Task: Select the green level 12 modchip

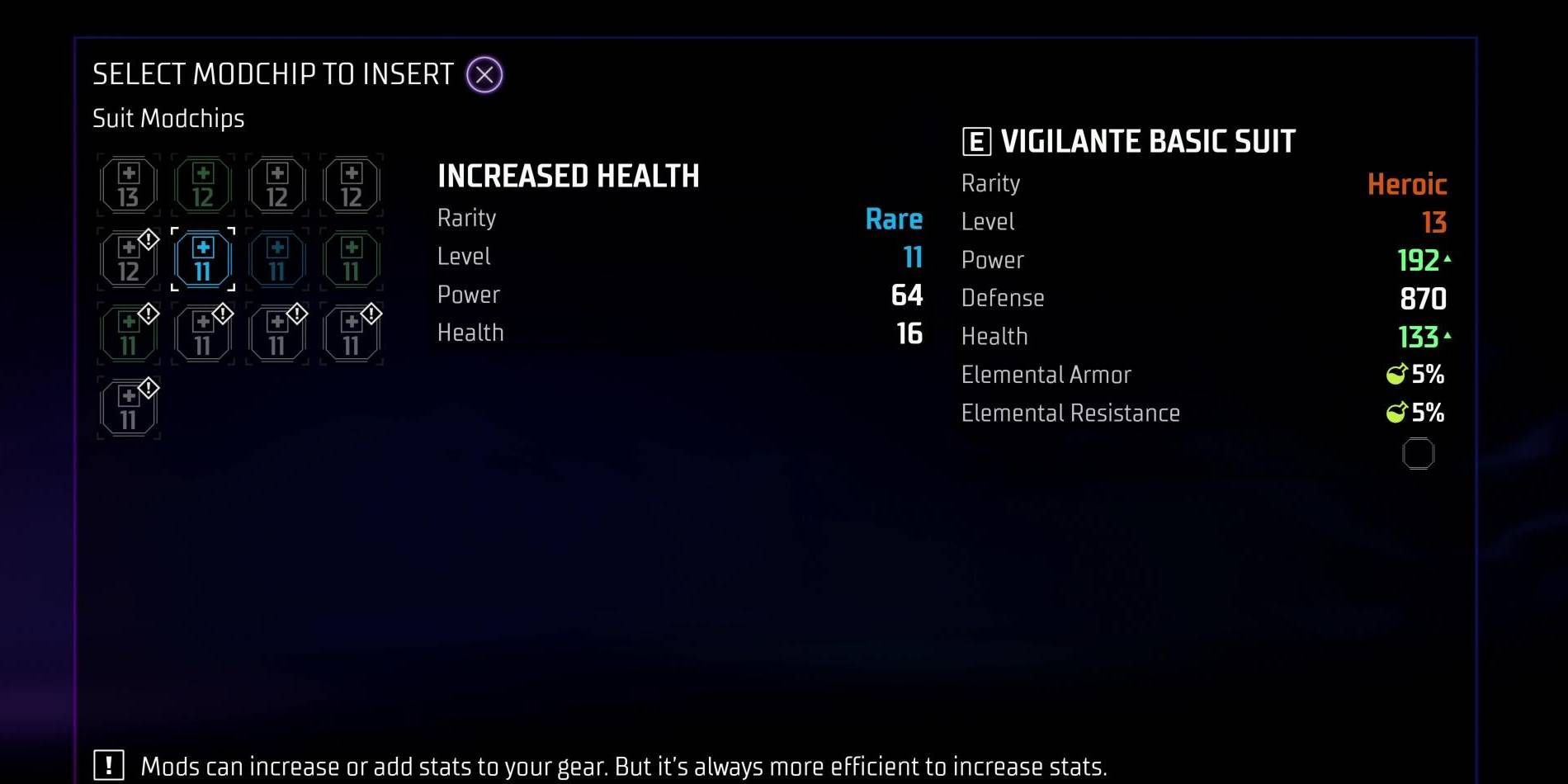Action: pos(202,185)
